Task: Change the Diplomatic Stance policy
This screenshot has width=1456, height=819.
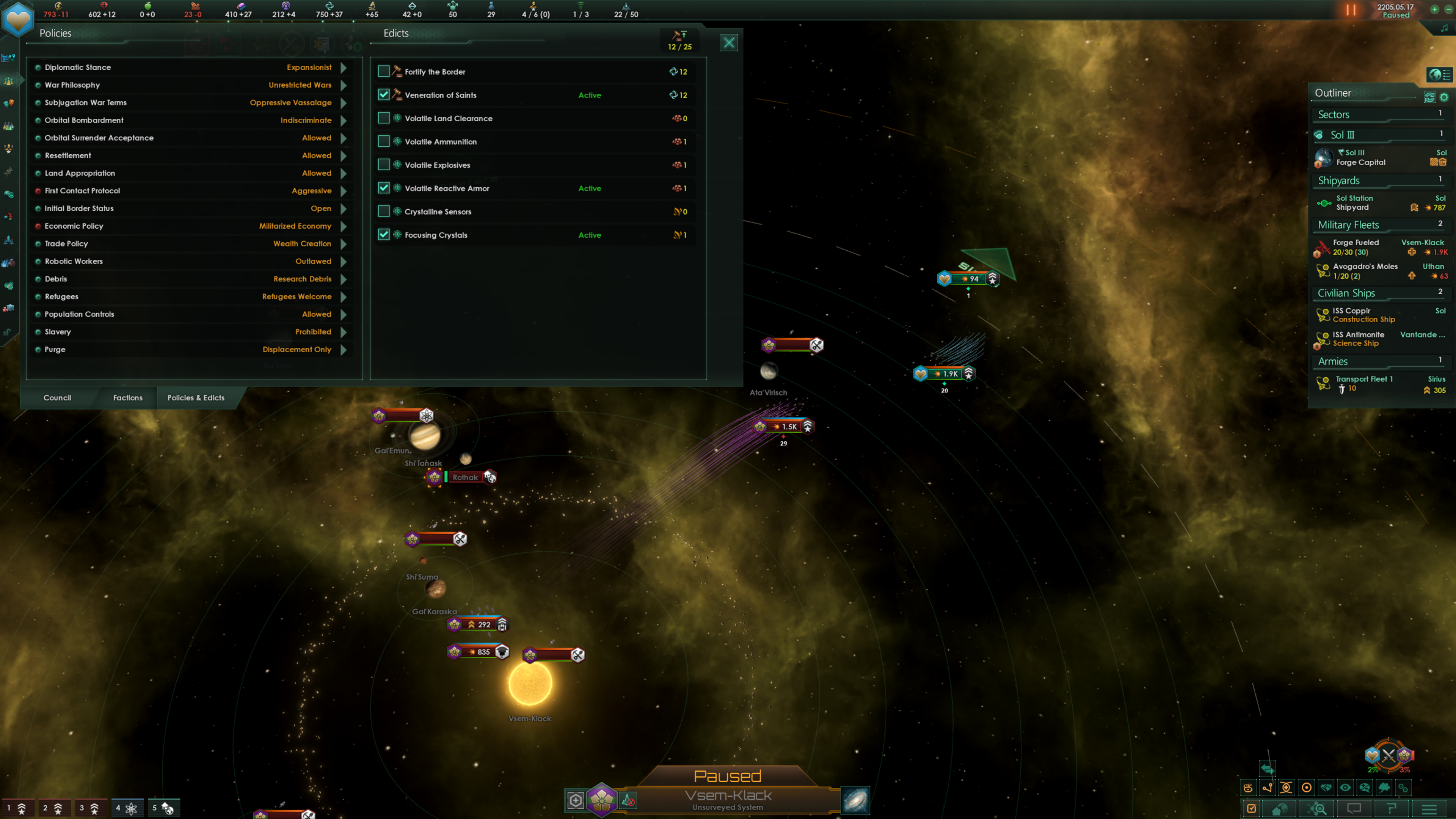Action: 343,67
